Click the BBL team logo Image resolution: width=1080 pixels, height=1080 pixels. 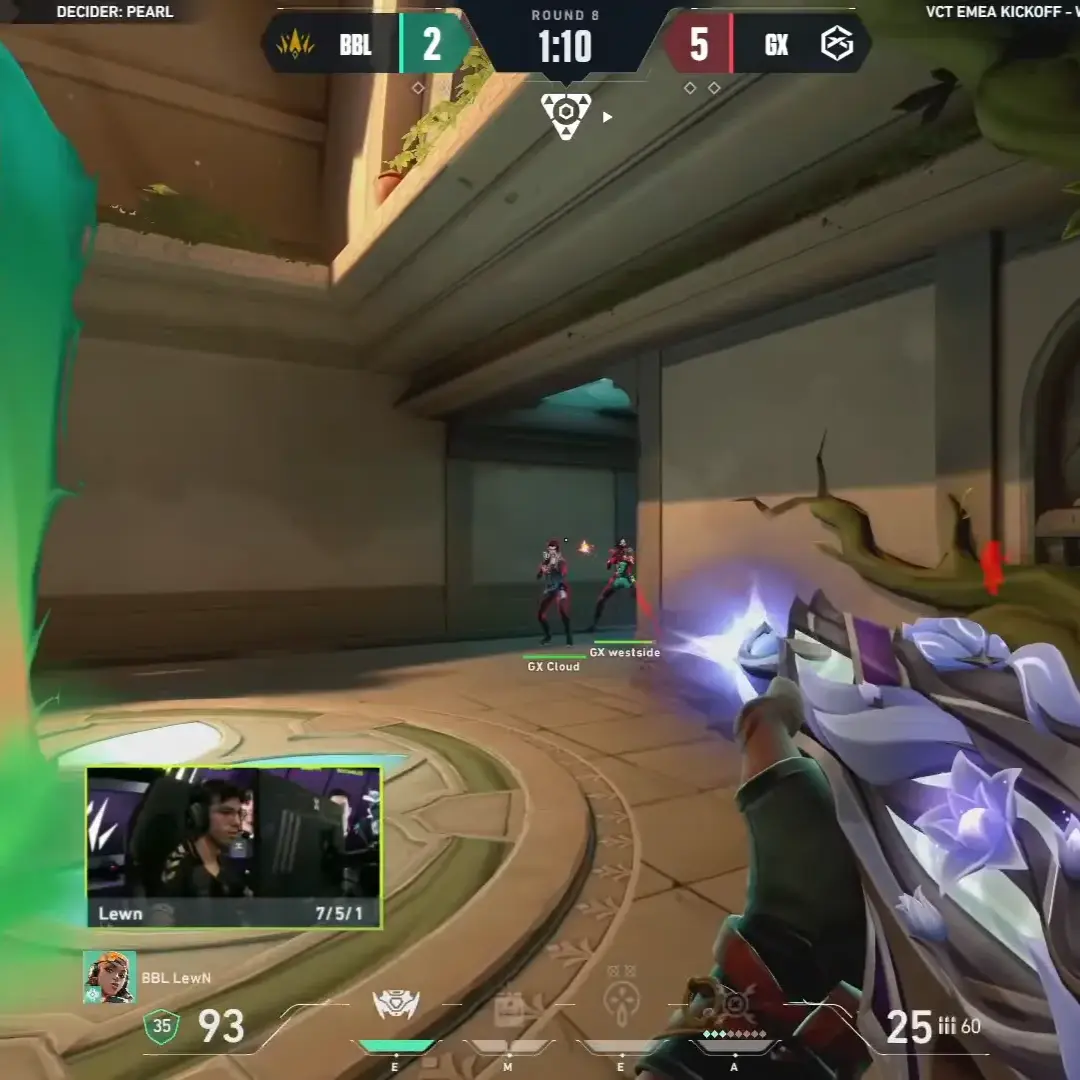coord(295,45)
